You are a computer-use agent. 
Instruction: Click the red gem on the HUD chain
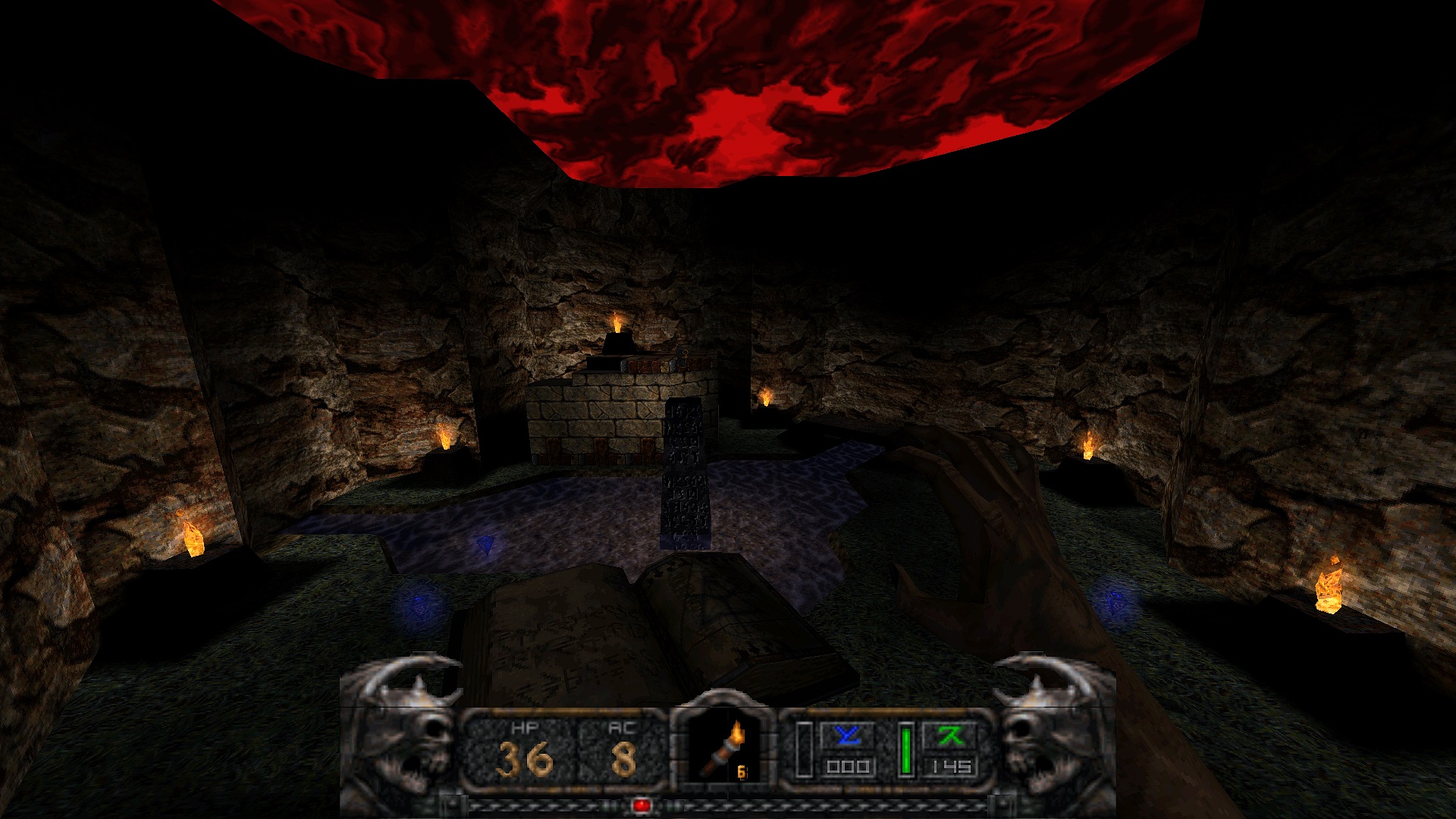[639, 806]
